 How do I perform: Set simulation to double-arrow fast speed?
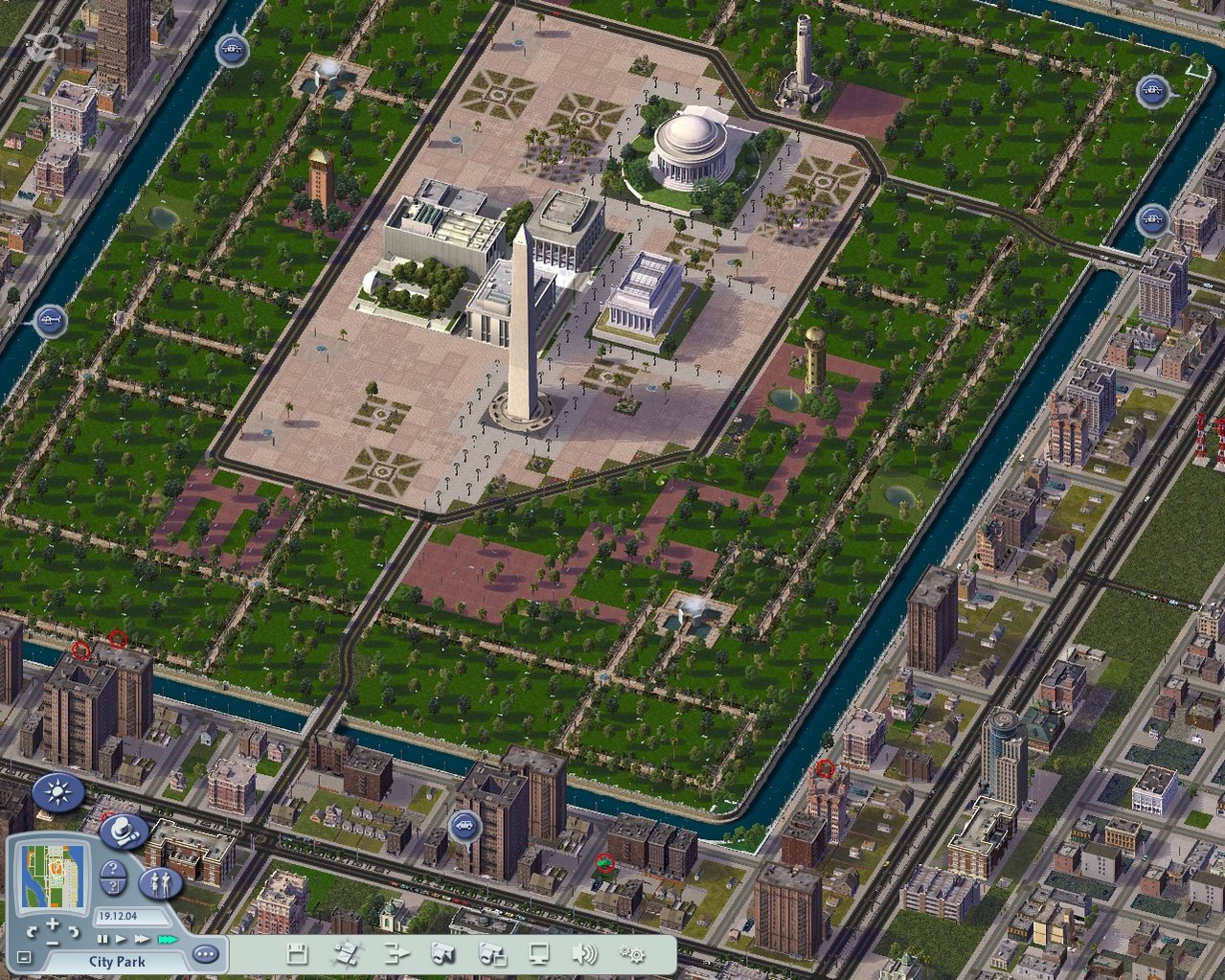point(142,940)
